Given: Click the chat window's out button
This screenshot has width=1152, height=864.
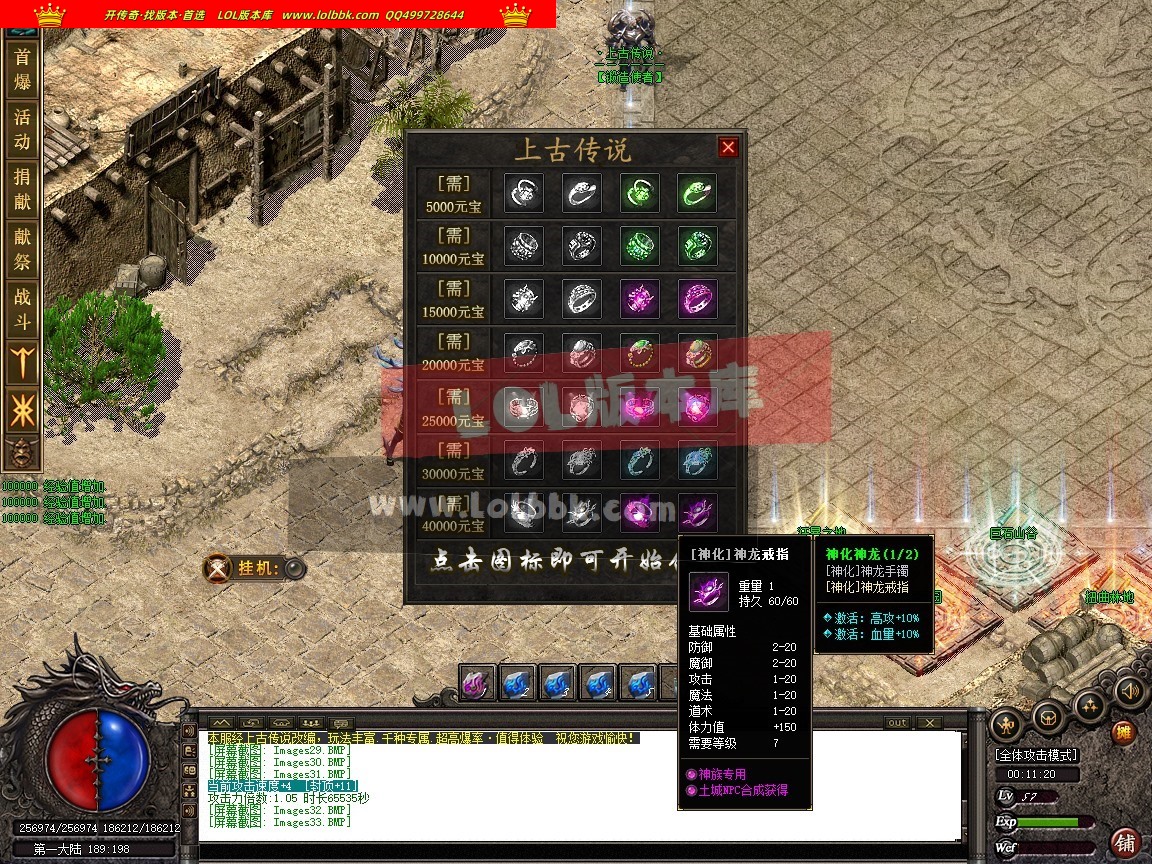Looking at the screenshot, I should 897,723.
